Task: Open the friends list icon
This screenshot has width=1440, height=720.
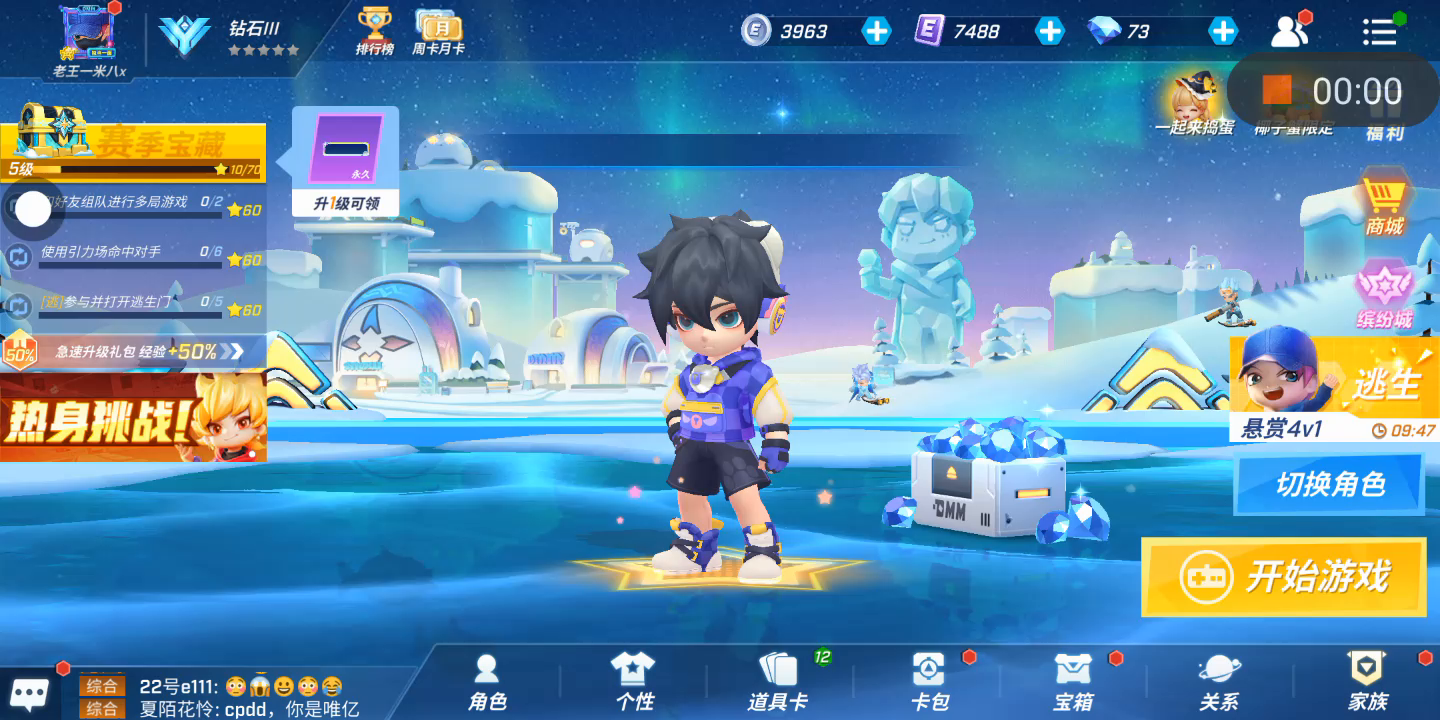Action: click(x=1290, y=32)
